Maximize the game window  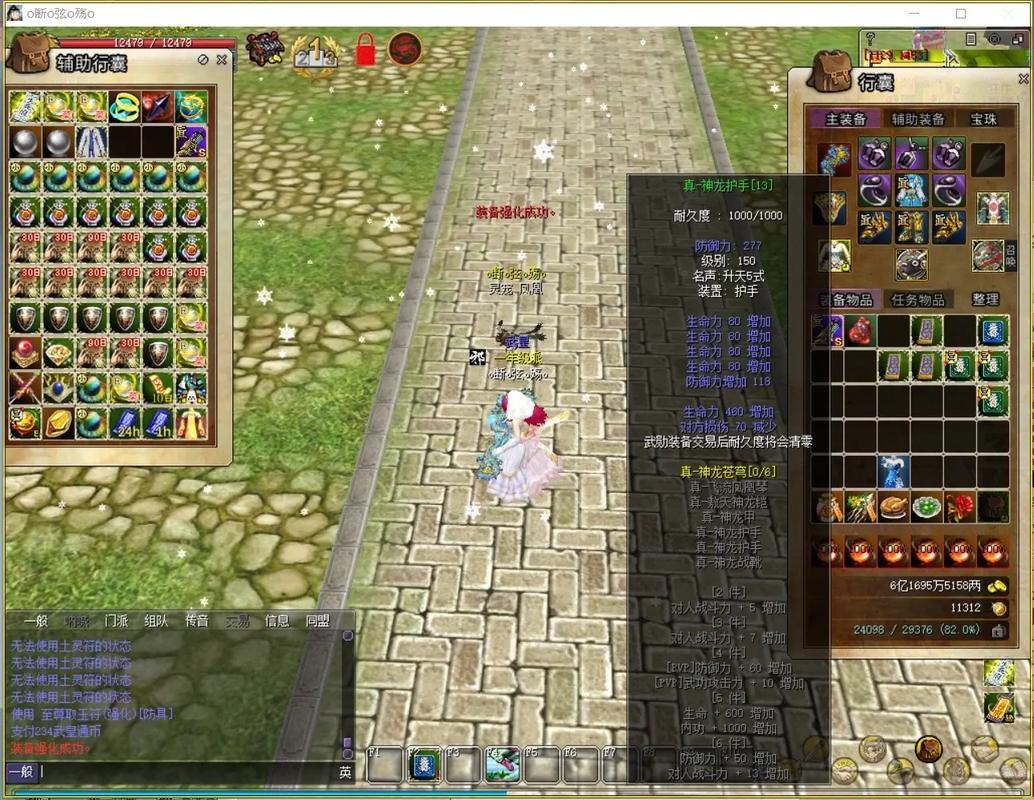point(960,14)
